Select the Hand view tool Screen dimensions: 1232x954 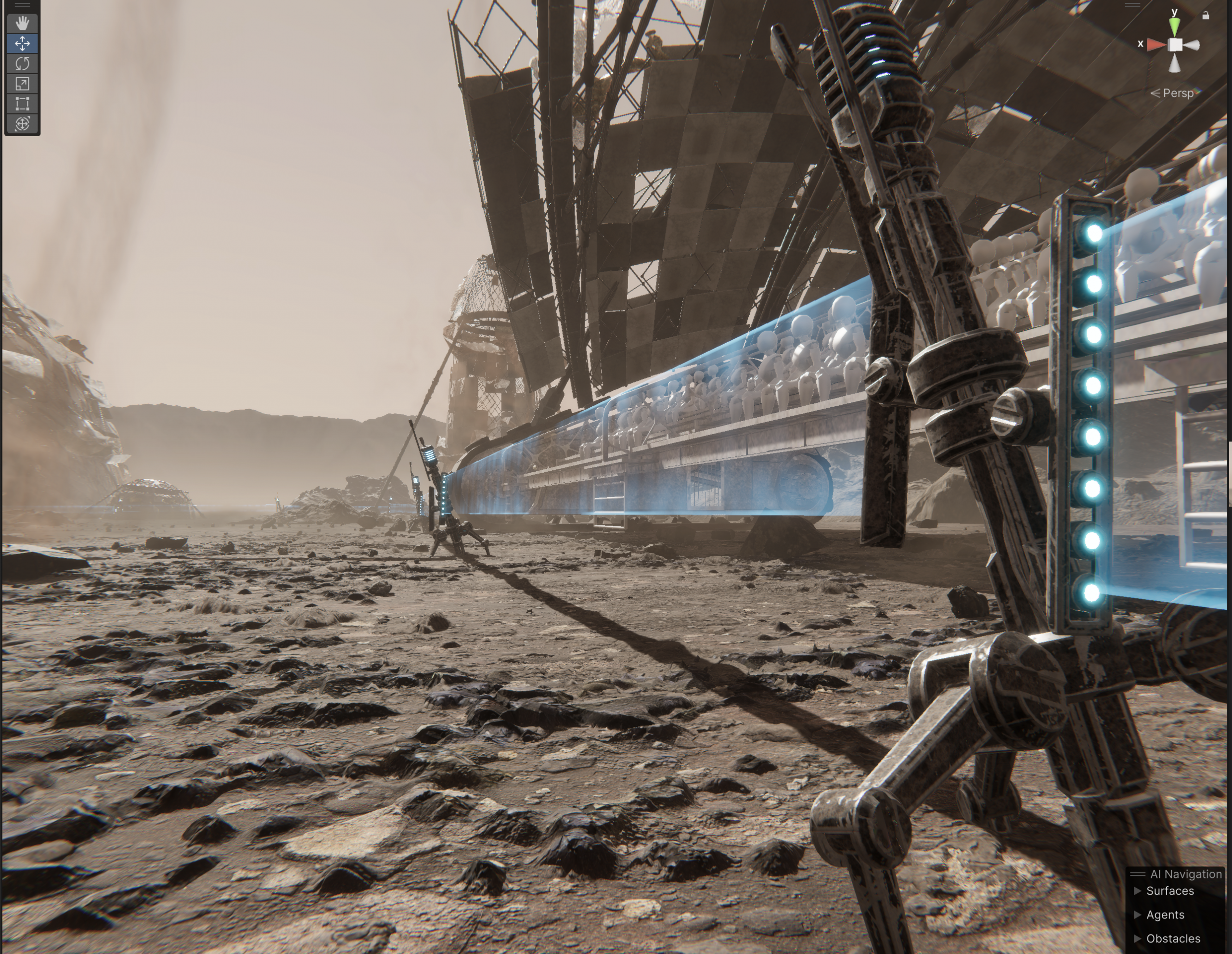pos(23,23)
